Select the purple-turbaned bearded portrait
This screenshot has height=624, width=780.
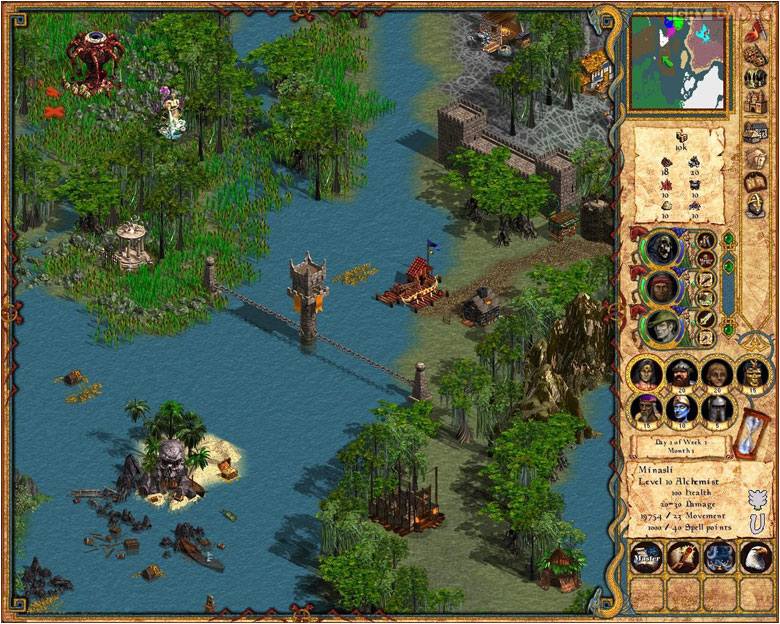coord(647,407)
